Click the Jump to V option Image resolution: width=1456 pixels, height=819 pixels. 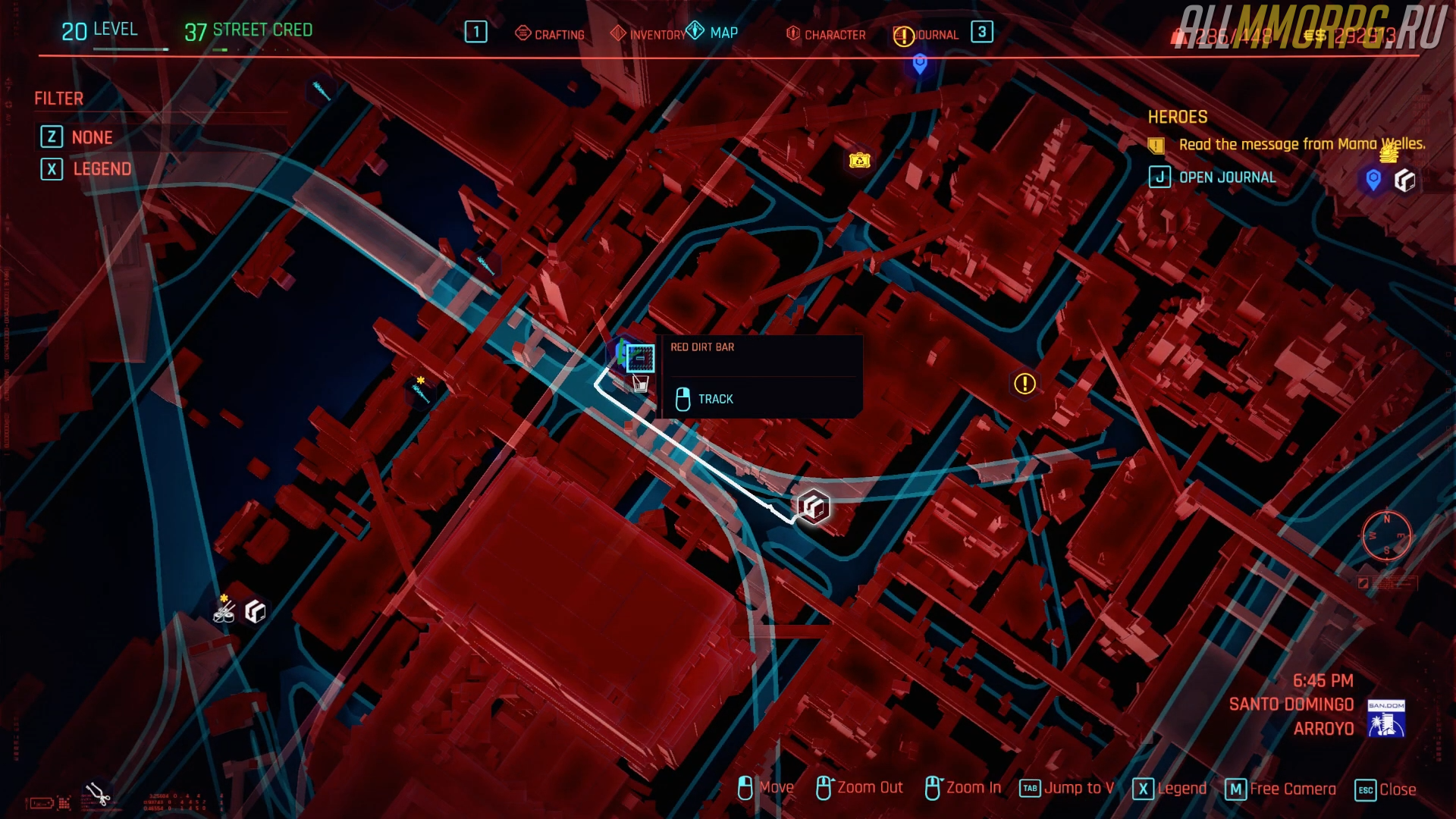(1067, 789)
